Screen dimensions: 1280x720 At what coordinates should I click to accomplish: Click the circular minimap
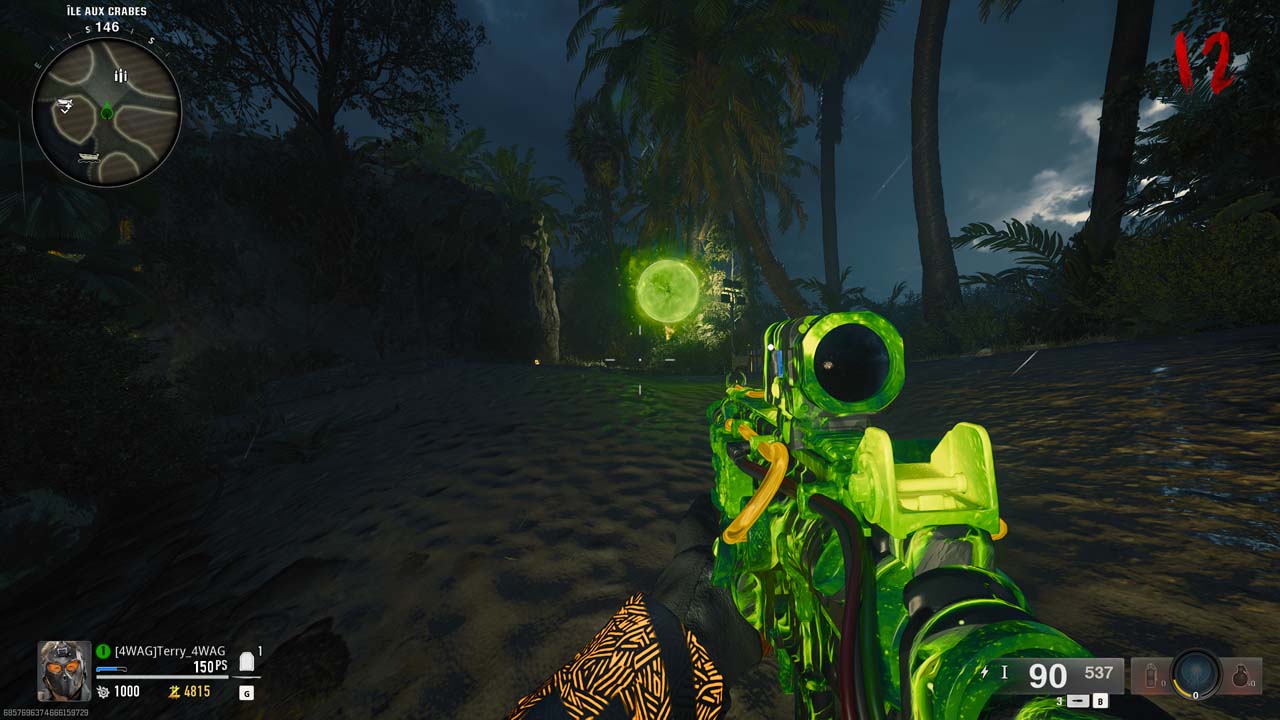[107, 112]
